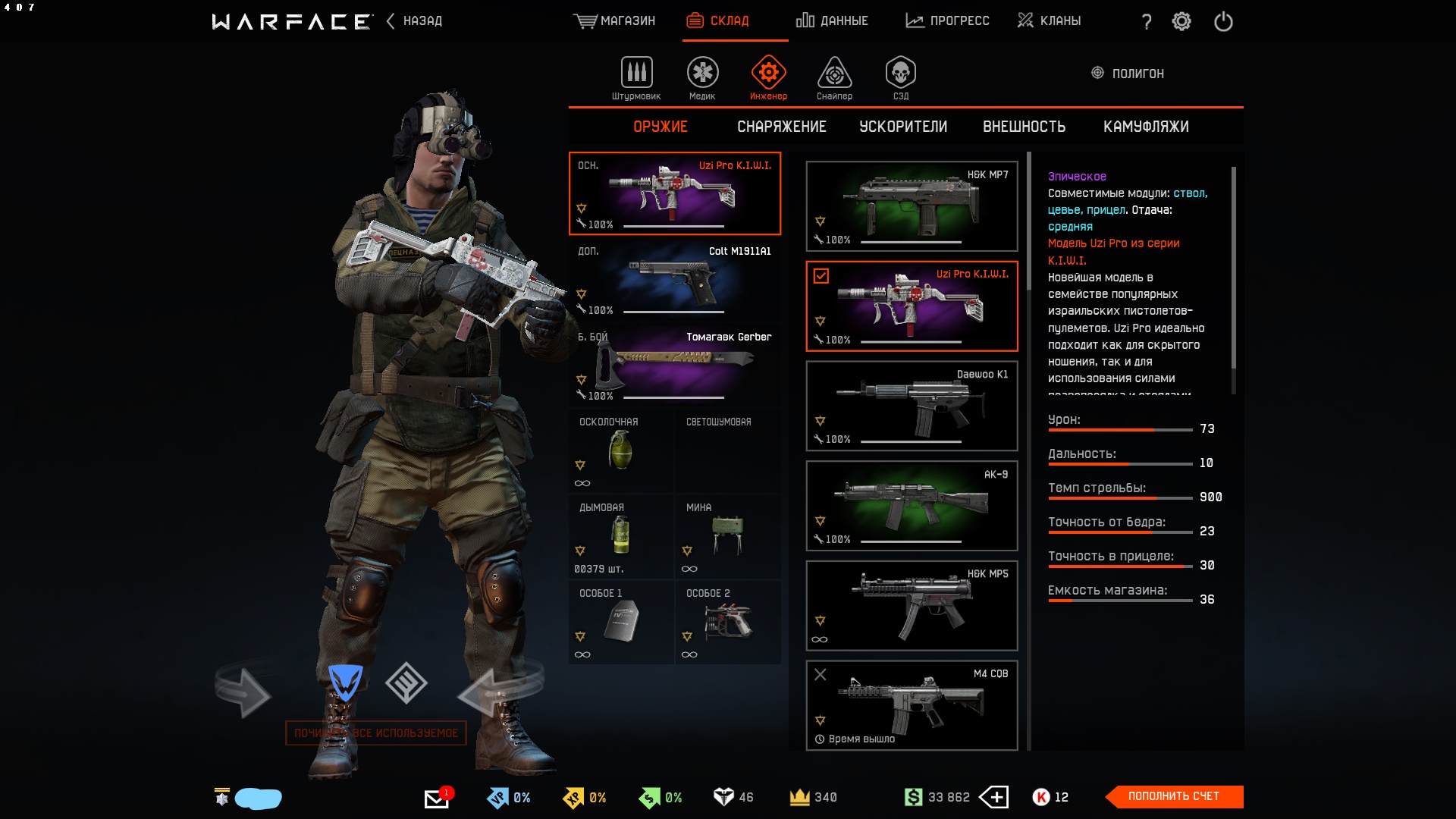Toggle the badge icon next to the shield
Screen dimensions: 1456x819
tap(407, 683)
